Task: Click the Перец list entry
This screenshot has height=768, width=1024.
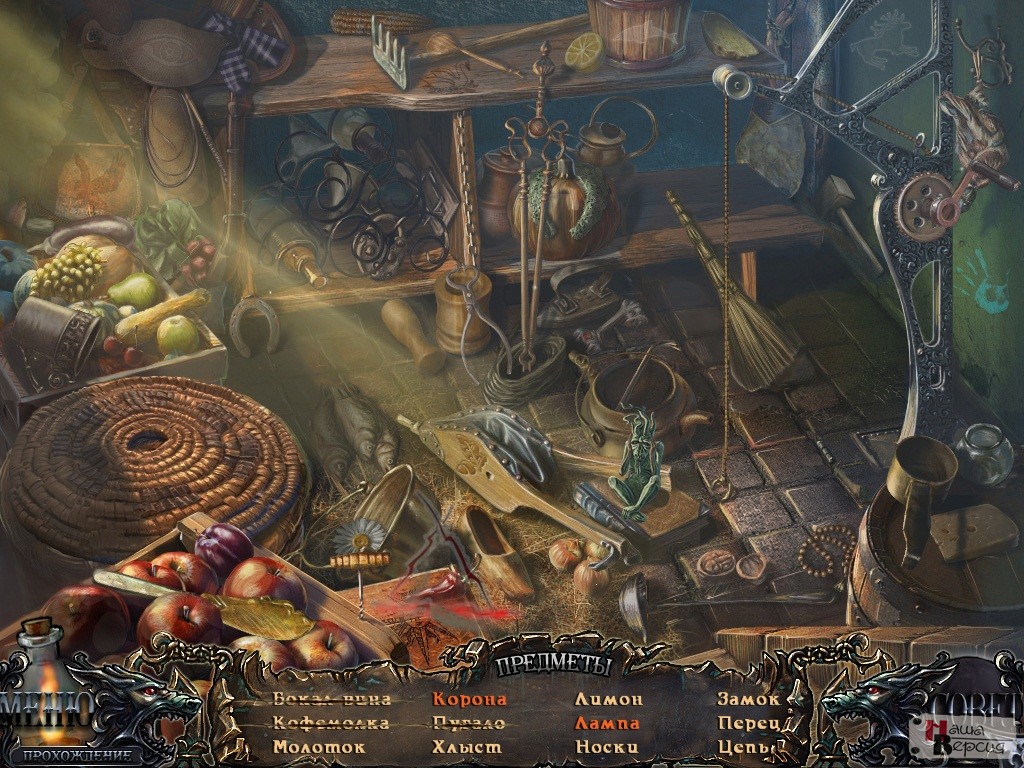Action: [x=748, y=723]
